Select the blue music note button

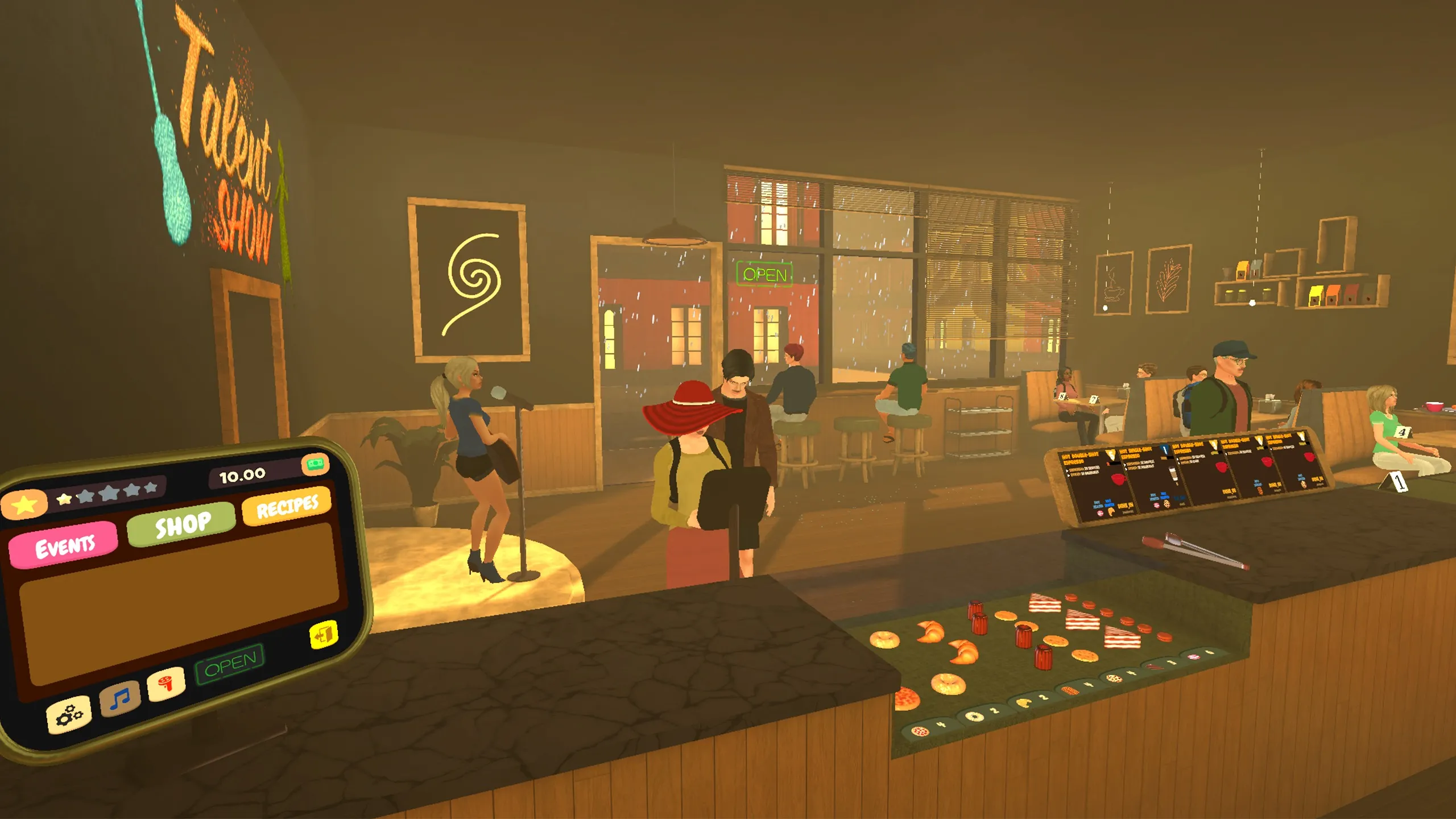pyautogui.click(x=120, y=698)
